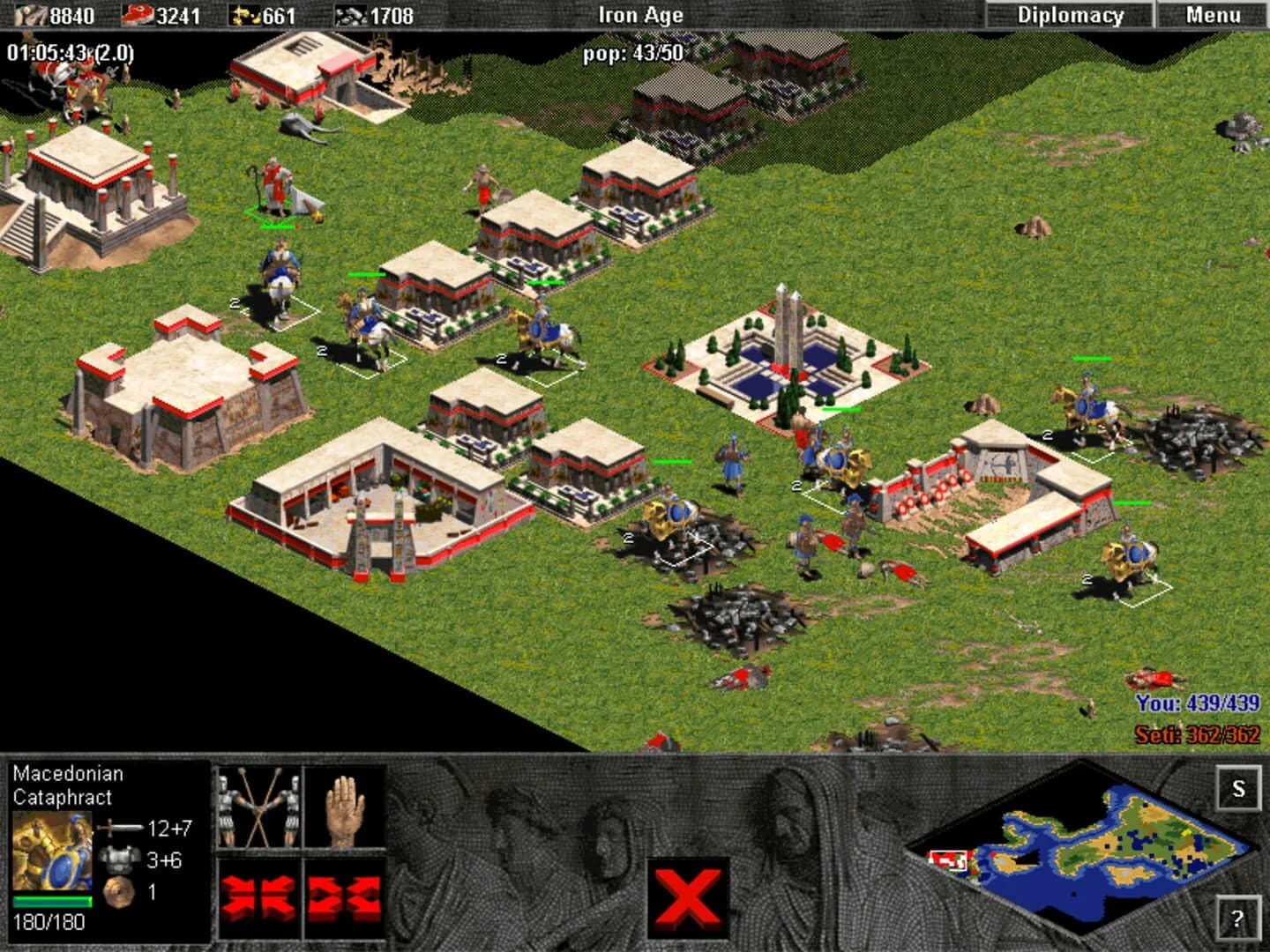Select the Stop command hand icon
This screenshot has height=952, width=1270.
click(347, 809)
